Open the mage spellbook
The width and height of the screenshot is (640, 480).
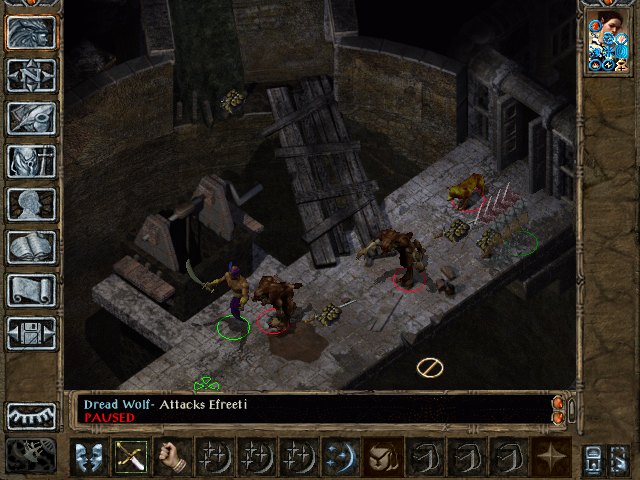31,247
